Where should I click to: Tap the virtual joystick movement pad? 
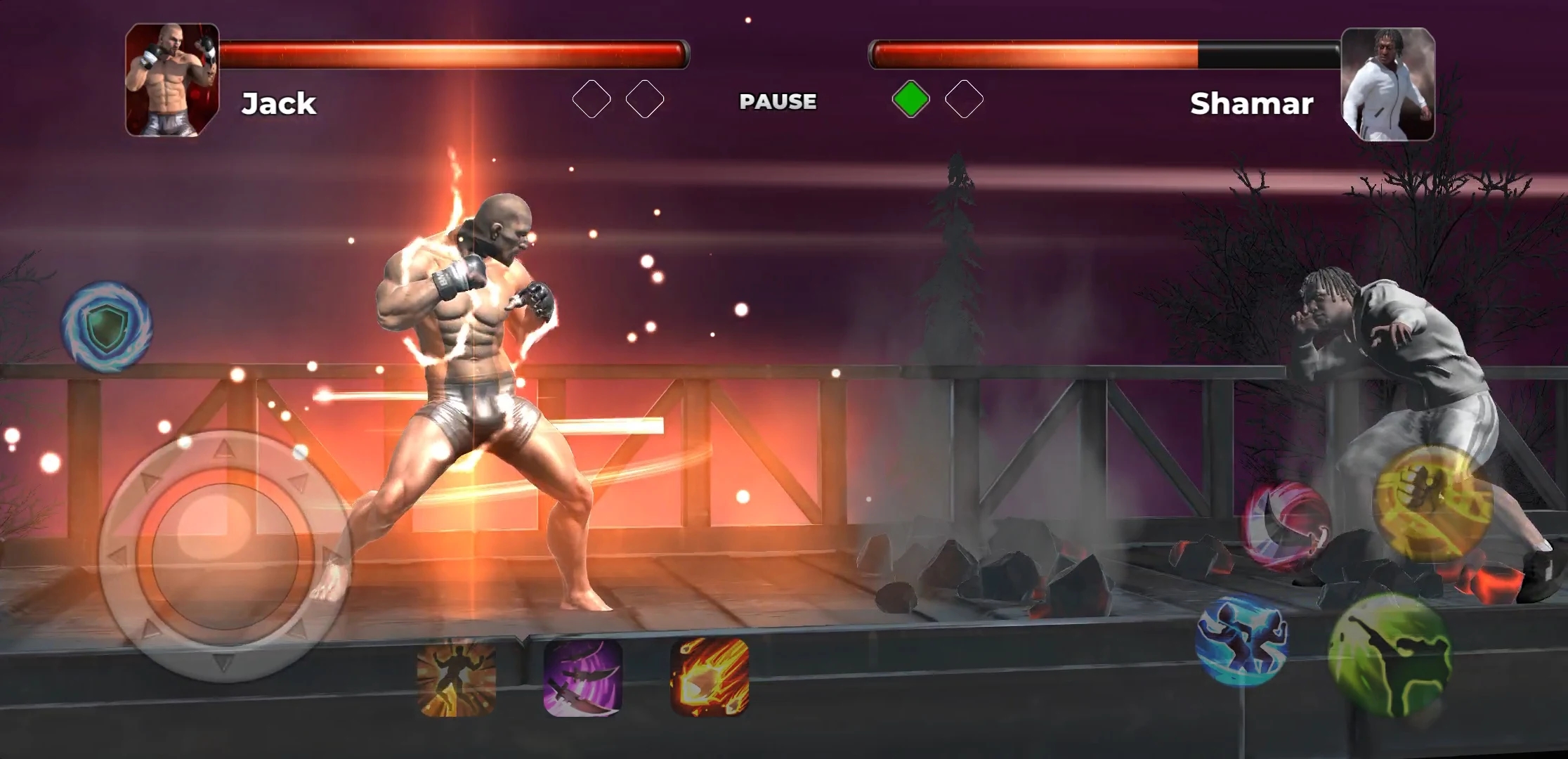click(x=224, y=557)
